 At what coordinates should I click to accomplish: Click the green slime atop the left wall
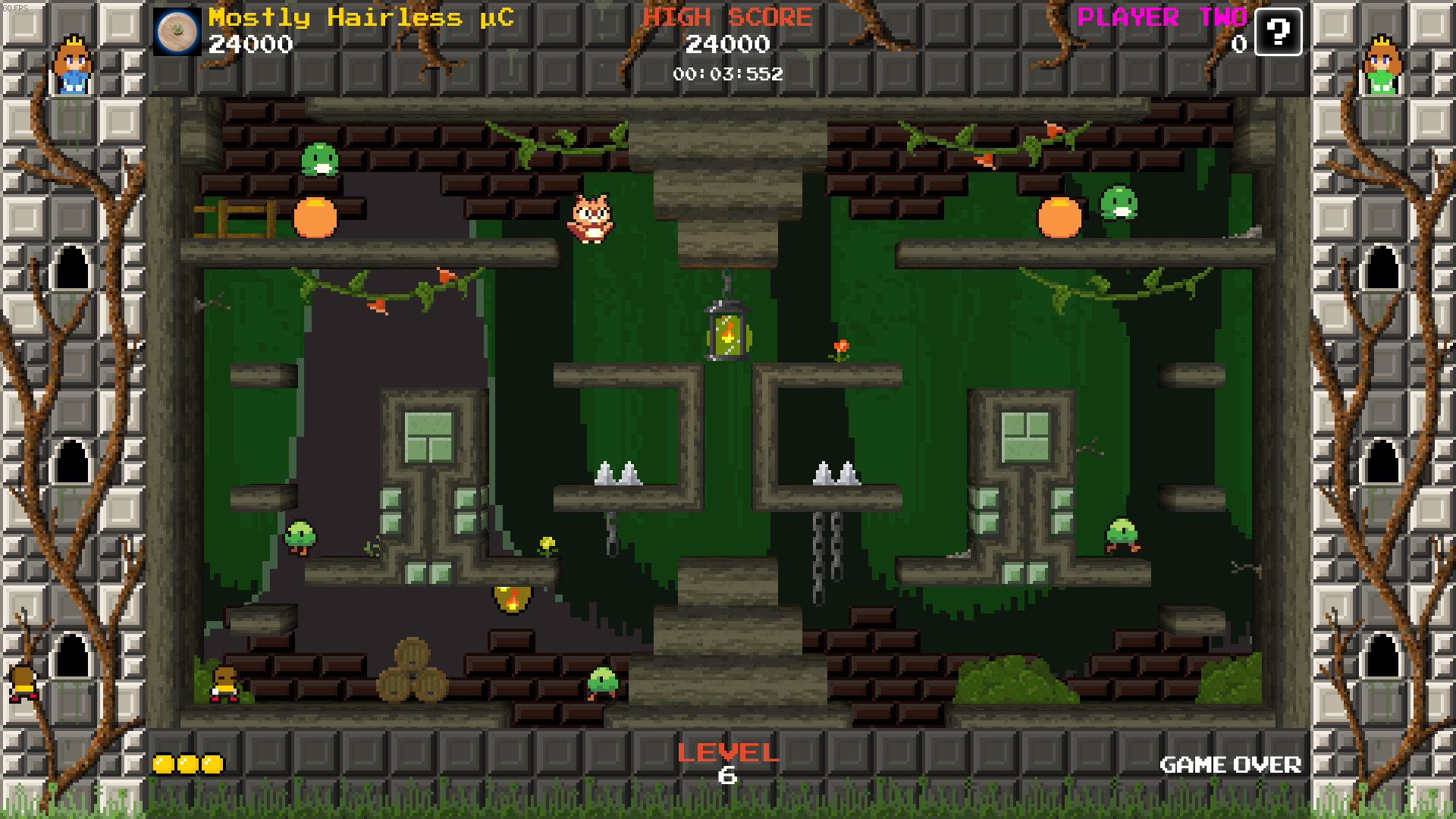[x=320, y=159]
